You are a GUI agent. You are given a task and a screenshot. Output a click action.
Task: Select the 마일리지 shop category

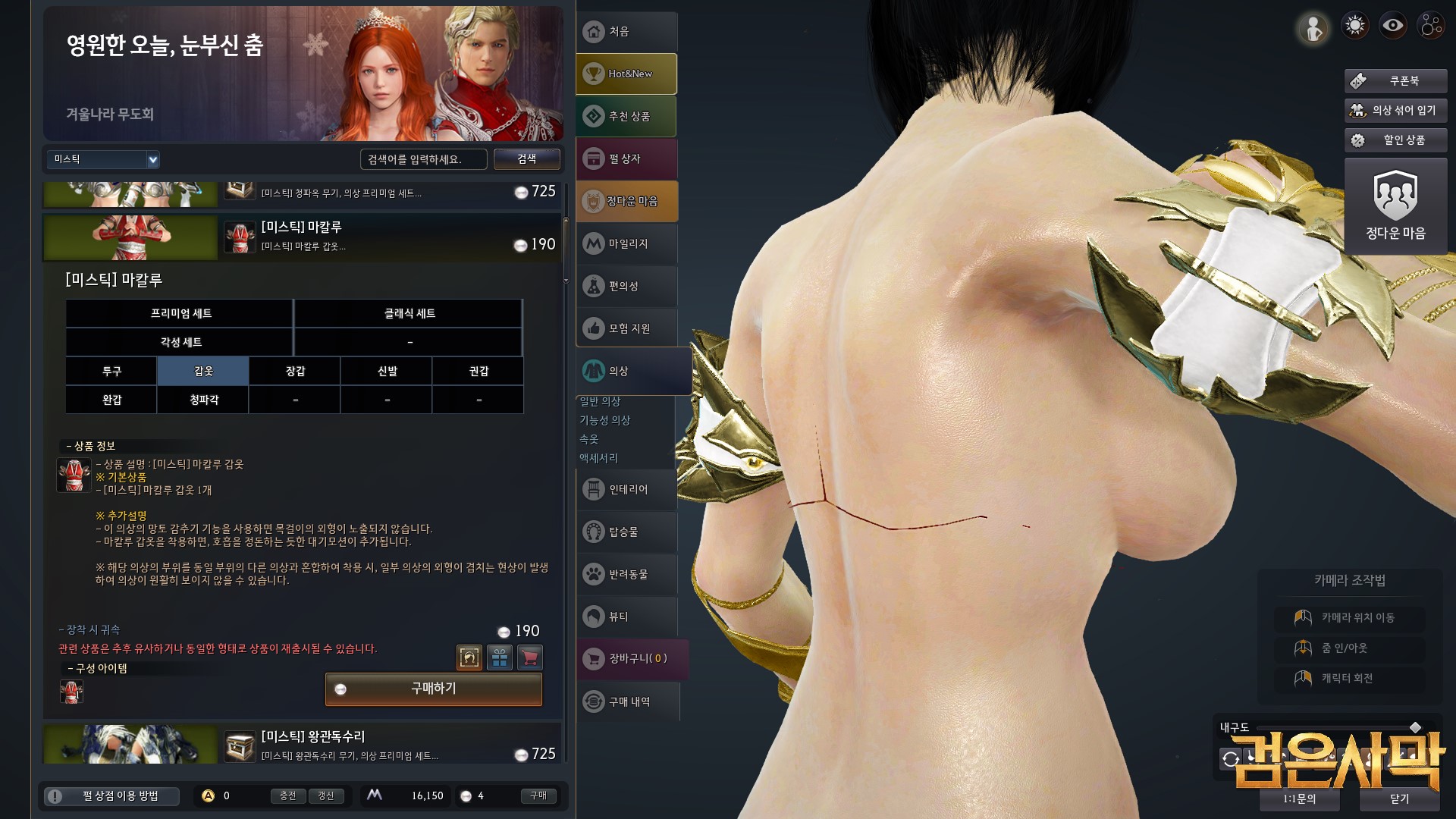626,243
